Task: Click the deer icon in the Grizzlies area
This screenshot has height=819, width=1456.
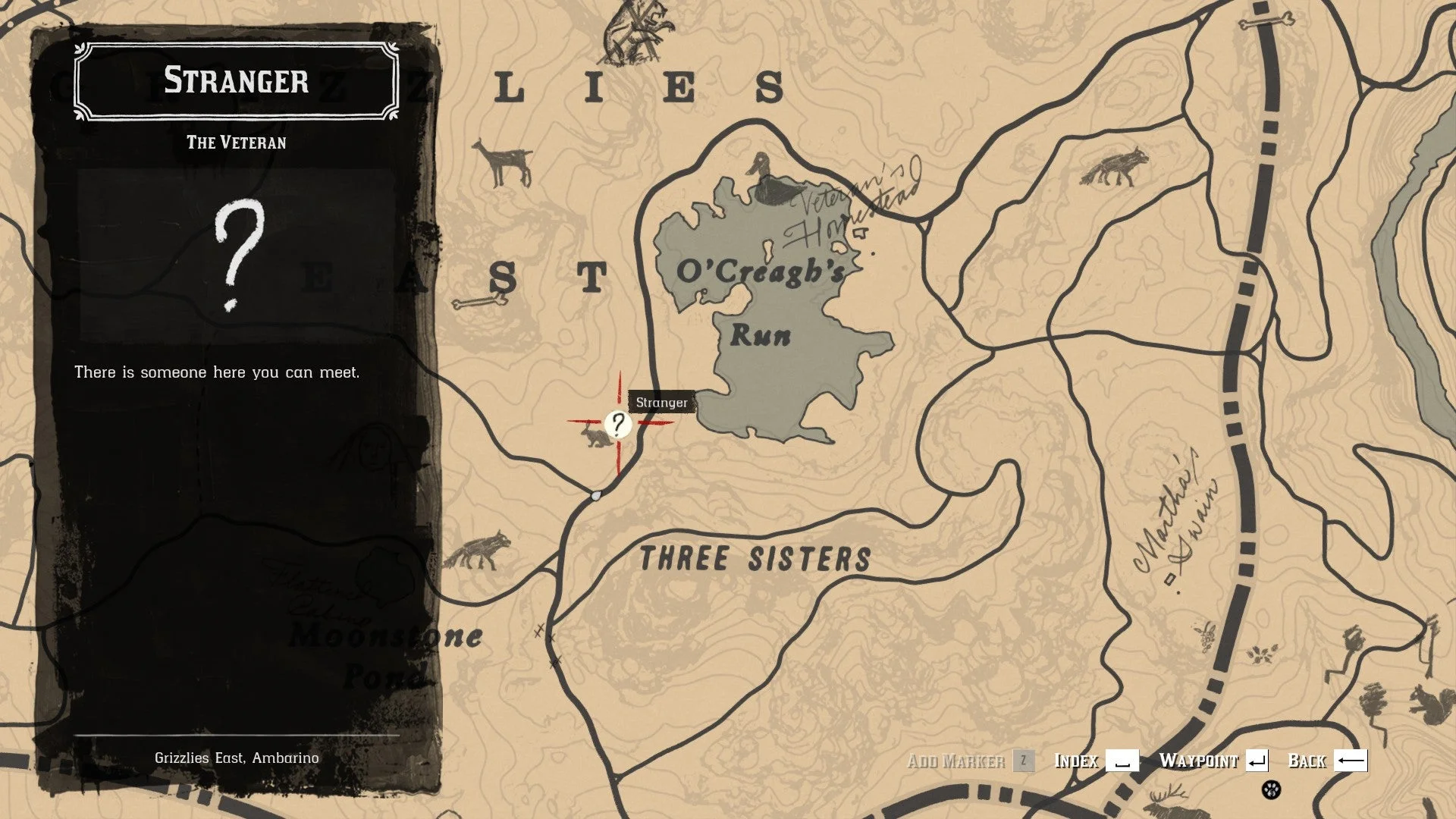Action: (x=500, y=158)
